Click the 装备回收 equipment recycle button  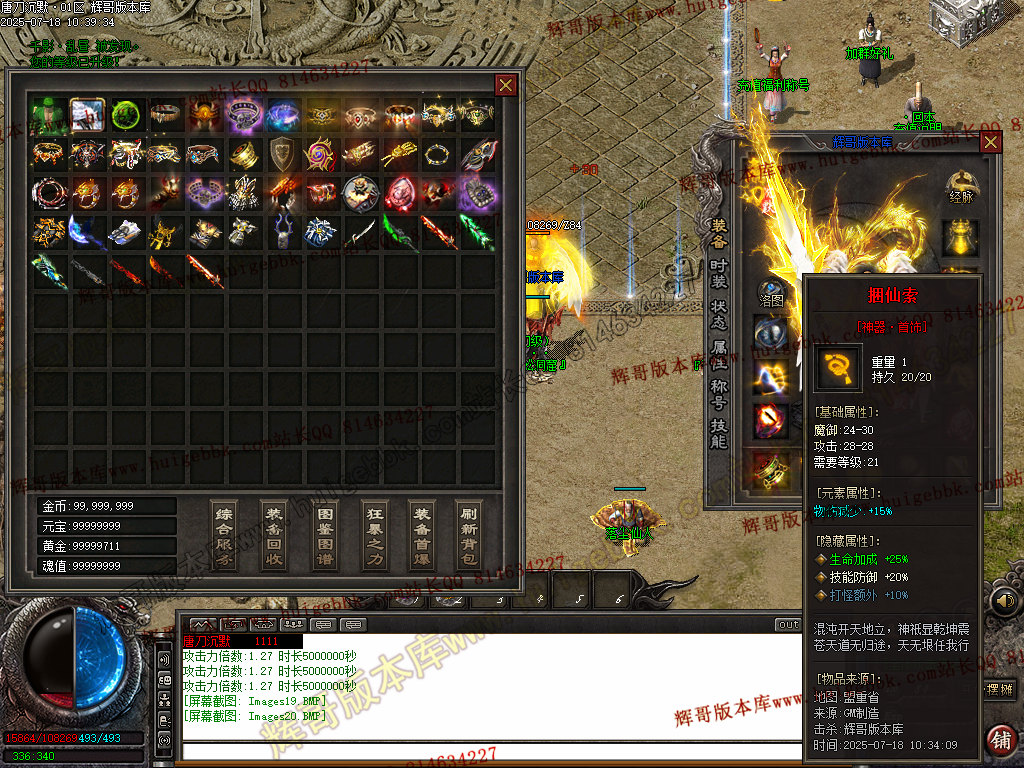tap(274, 536)
